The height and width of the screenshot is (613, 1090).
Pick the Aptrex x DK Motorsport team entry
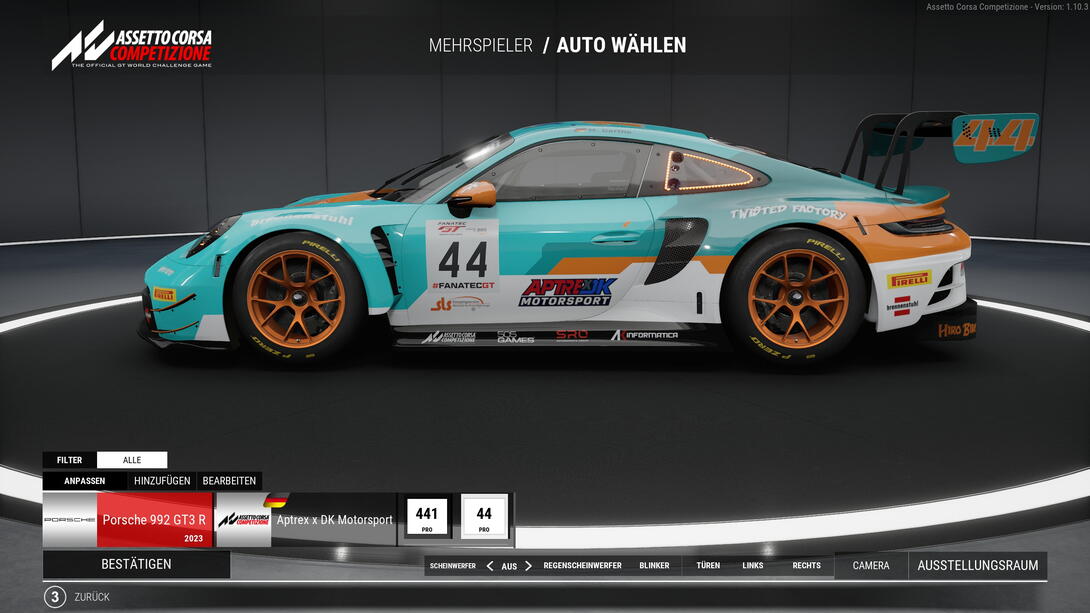[x=306, y=520]
